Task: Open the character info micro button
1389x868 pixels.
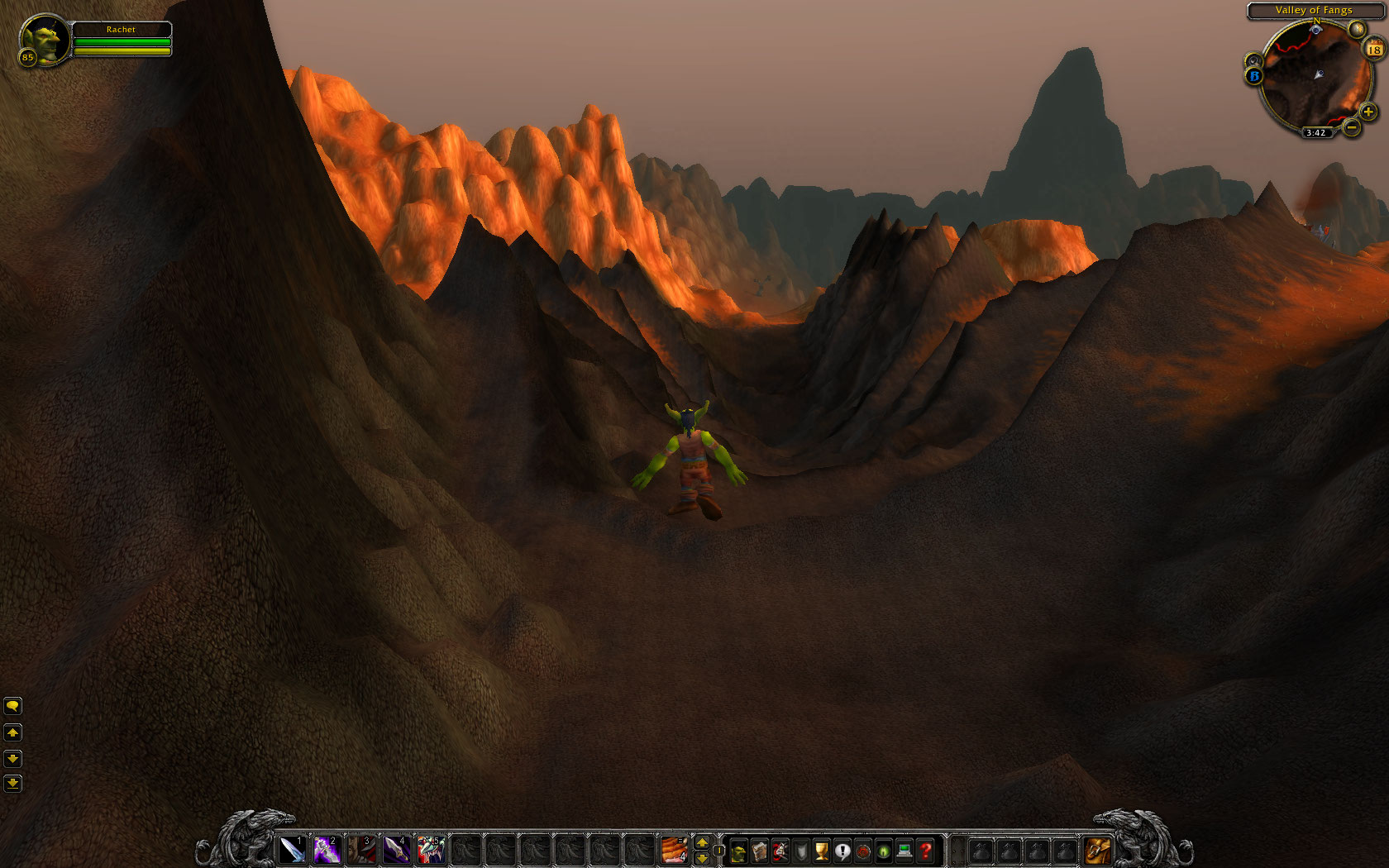Action: click(x=738, y=851)
